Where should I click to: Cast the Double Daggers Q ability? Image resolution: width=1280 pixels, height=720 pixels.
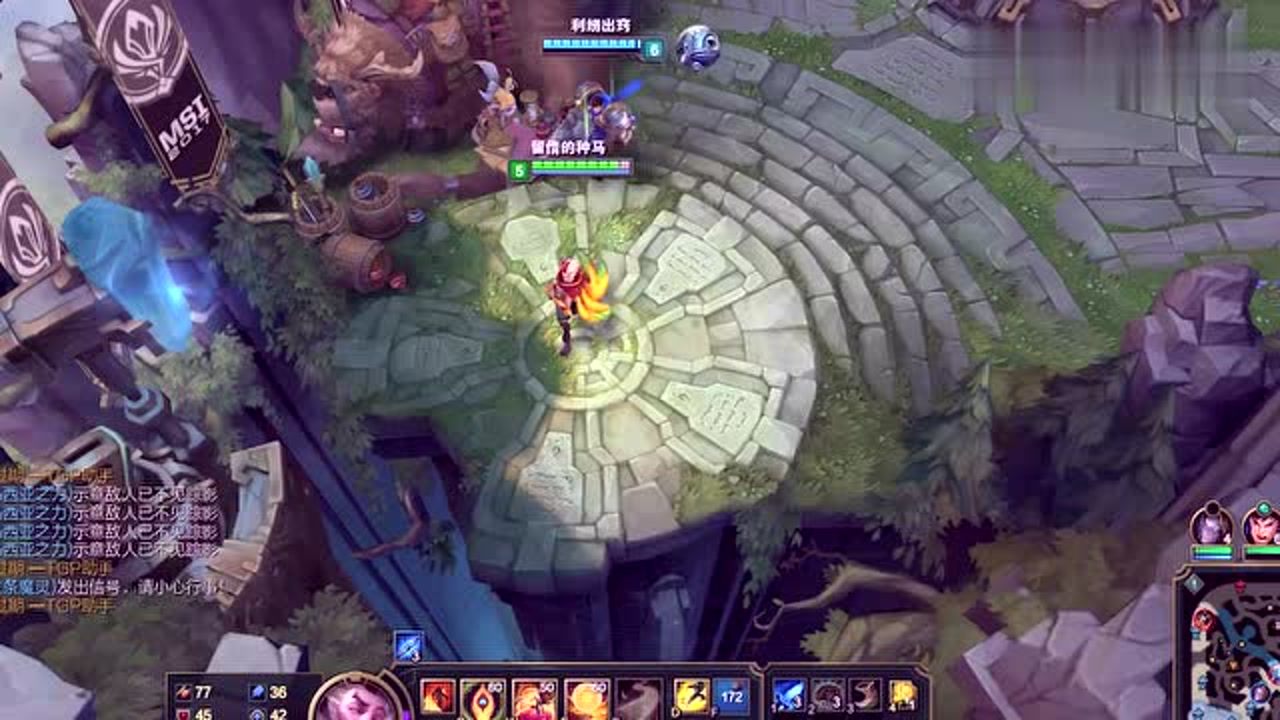[483, 698]
